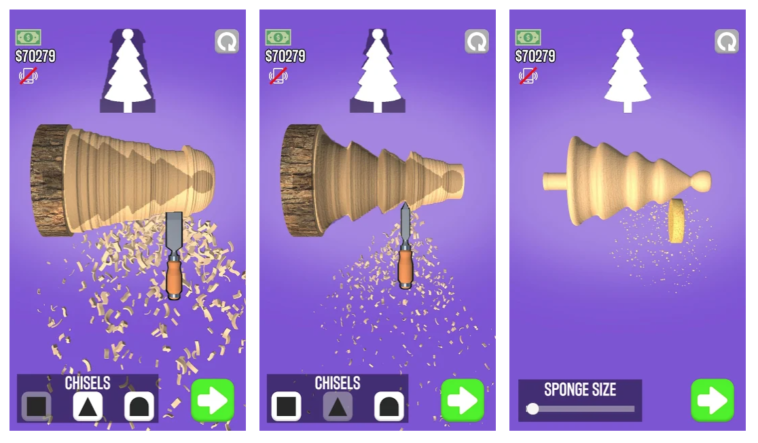This screenshot has height=443, width=758.
Task: Choose the white triangle chisel option
Action: pyautogui.click(x=87, y=406)
